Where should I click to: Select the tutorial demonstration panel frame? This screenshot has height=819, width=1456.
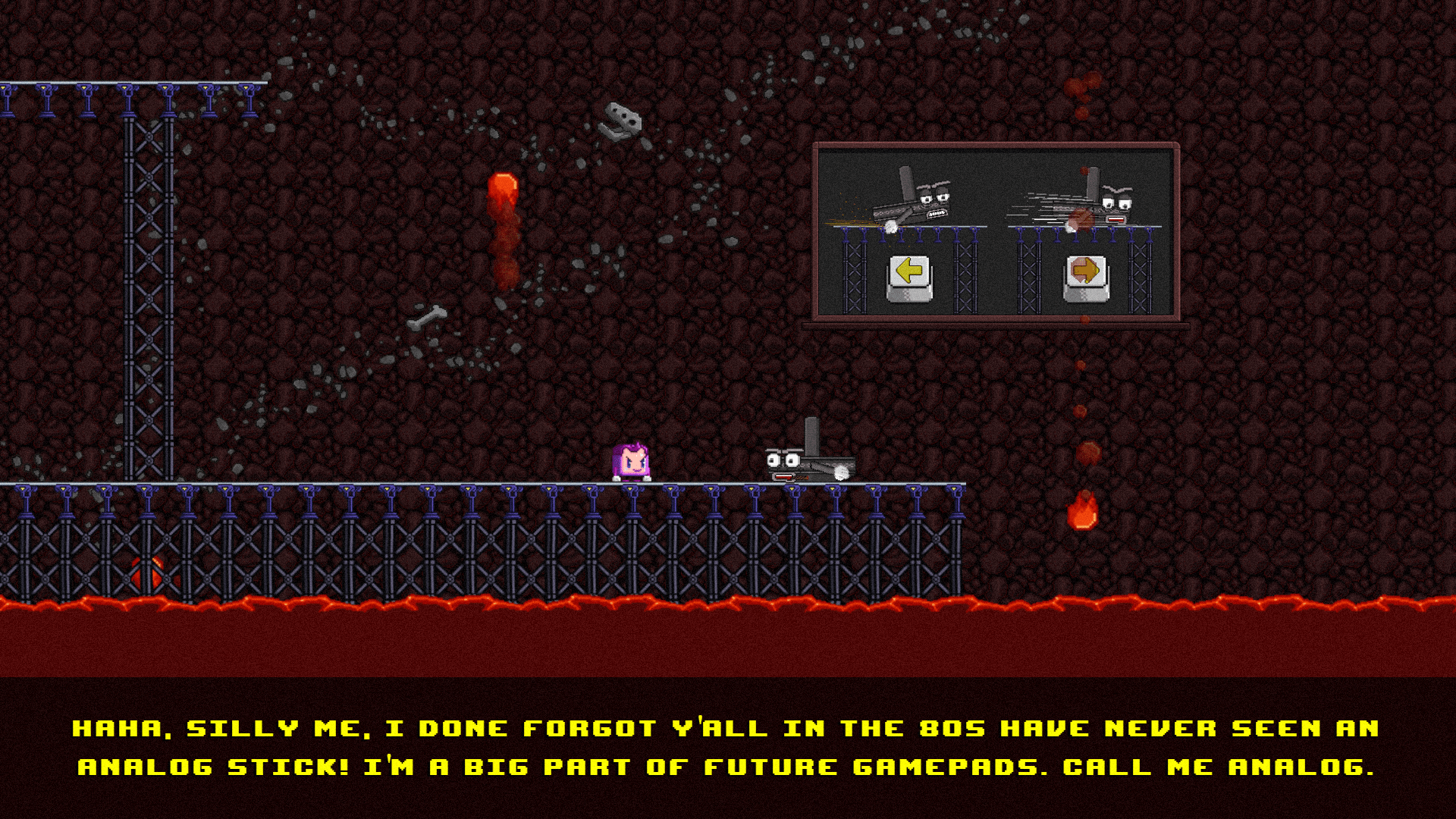(995, 234)
